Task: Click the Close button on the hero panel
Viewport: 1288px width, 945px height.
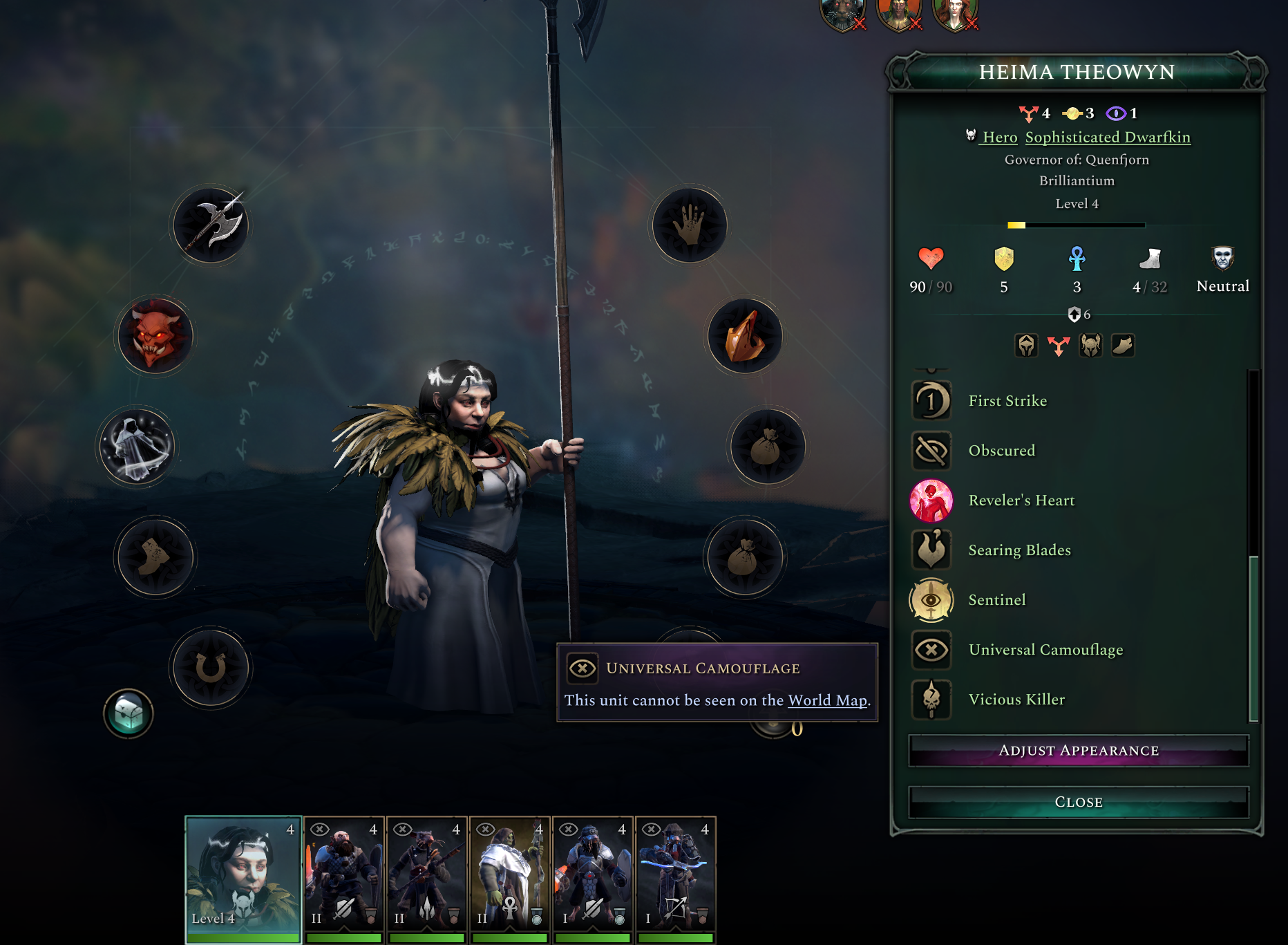Action: click(1078, 801)
